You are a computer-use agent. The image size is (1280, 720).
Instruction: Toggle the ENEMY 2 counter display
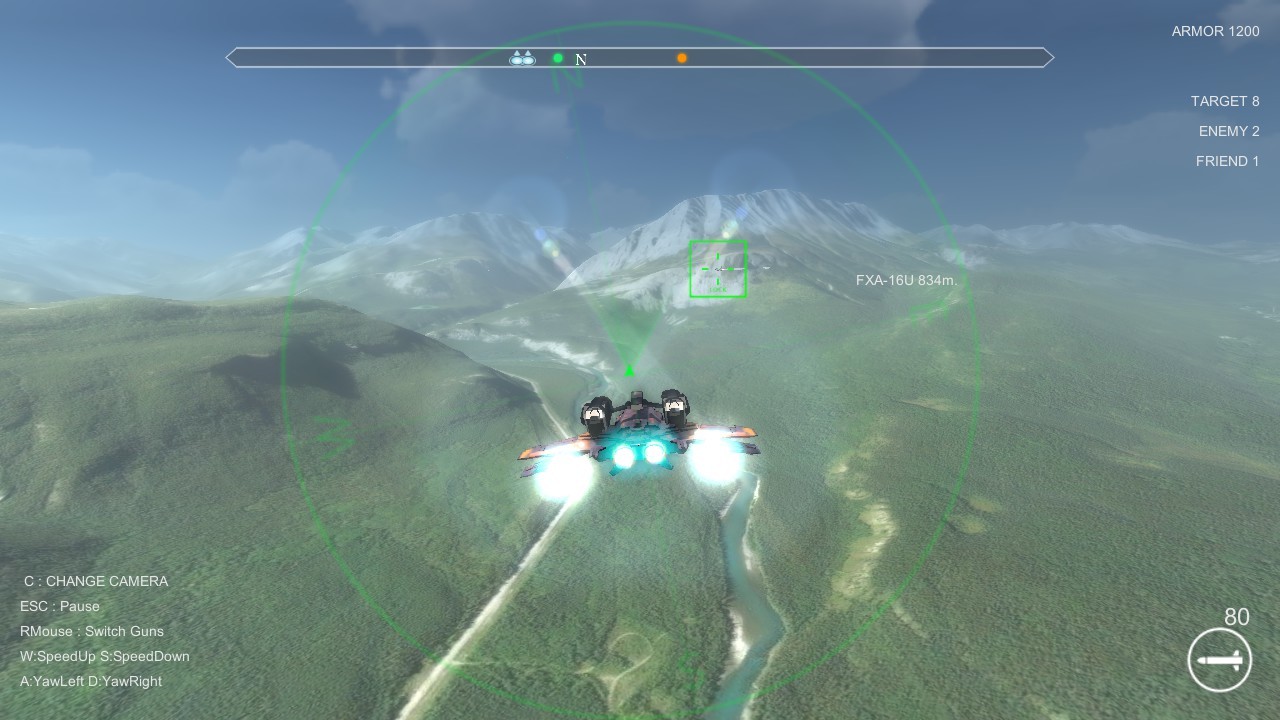(x=1230, y=130)
